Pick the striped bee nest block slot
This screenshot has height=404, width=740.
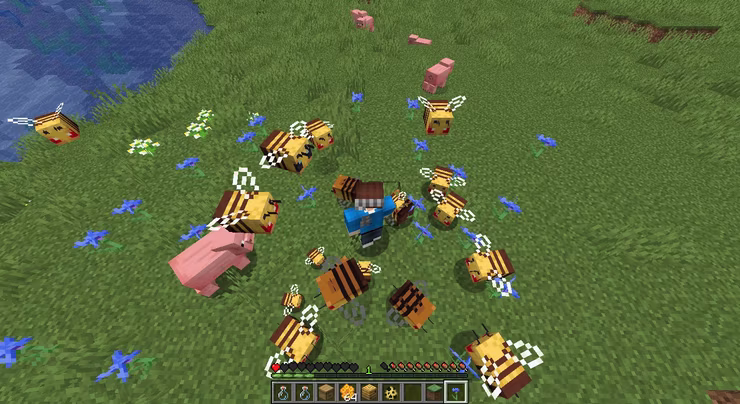click(x=369, y=392)
